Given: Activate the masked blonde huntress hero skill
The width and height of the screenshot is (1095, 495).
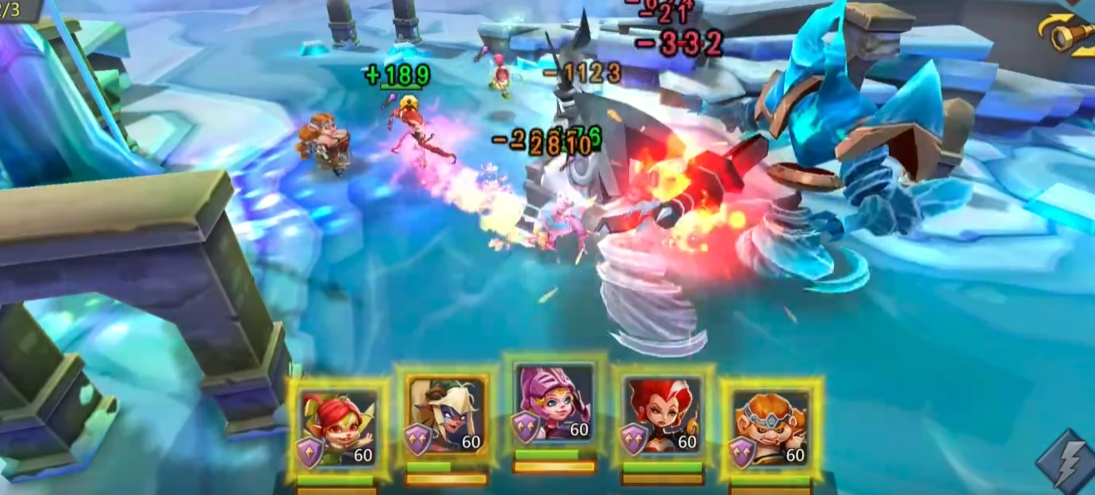Looking at the screenshot, I should (x=446, y=420).
